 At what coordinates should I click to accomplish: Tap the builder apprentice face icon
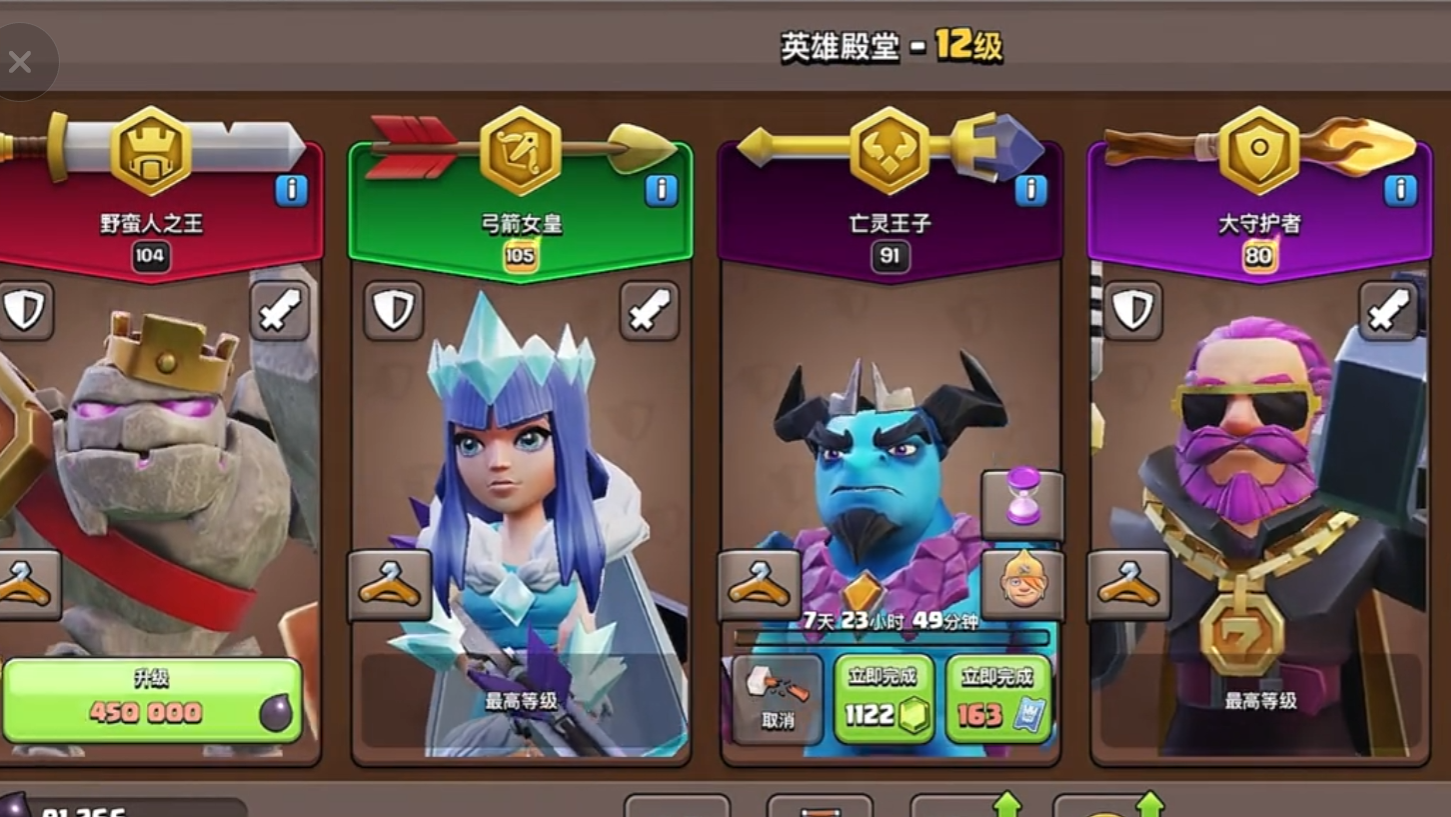click(x=1022, y=585)
